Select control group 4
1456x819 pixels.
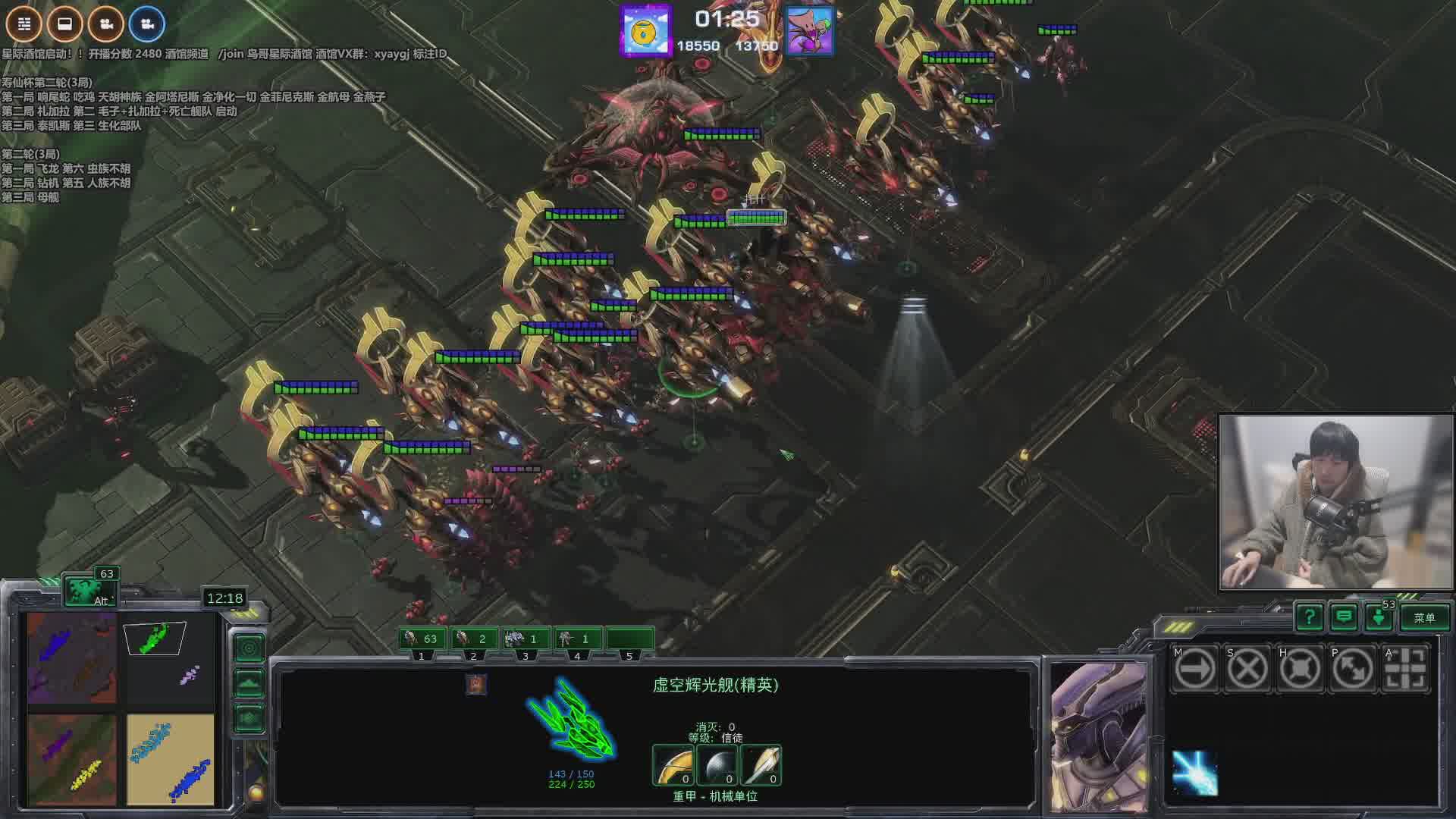577,639
